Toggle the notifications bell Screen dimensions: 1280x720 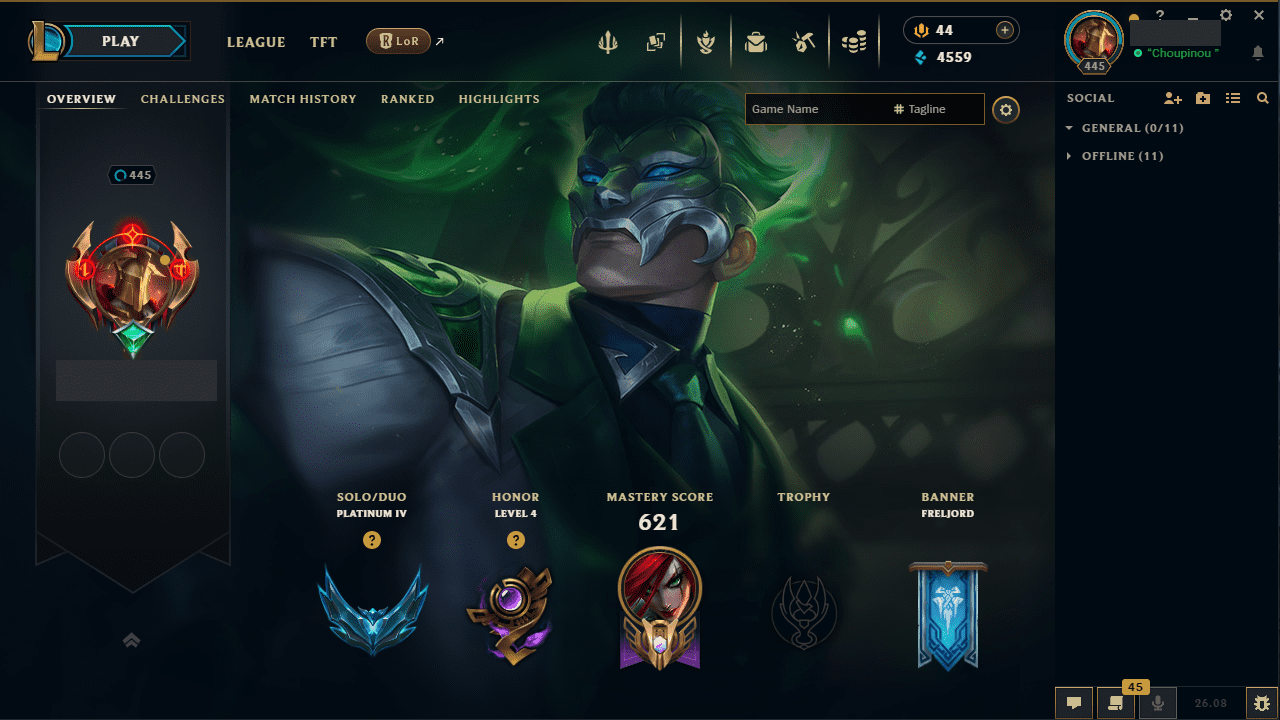click(x=1258, y=52)
